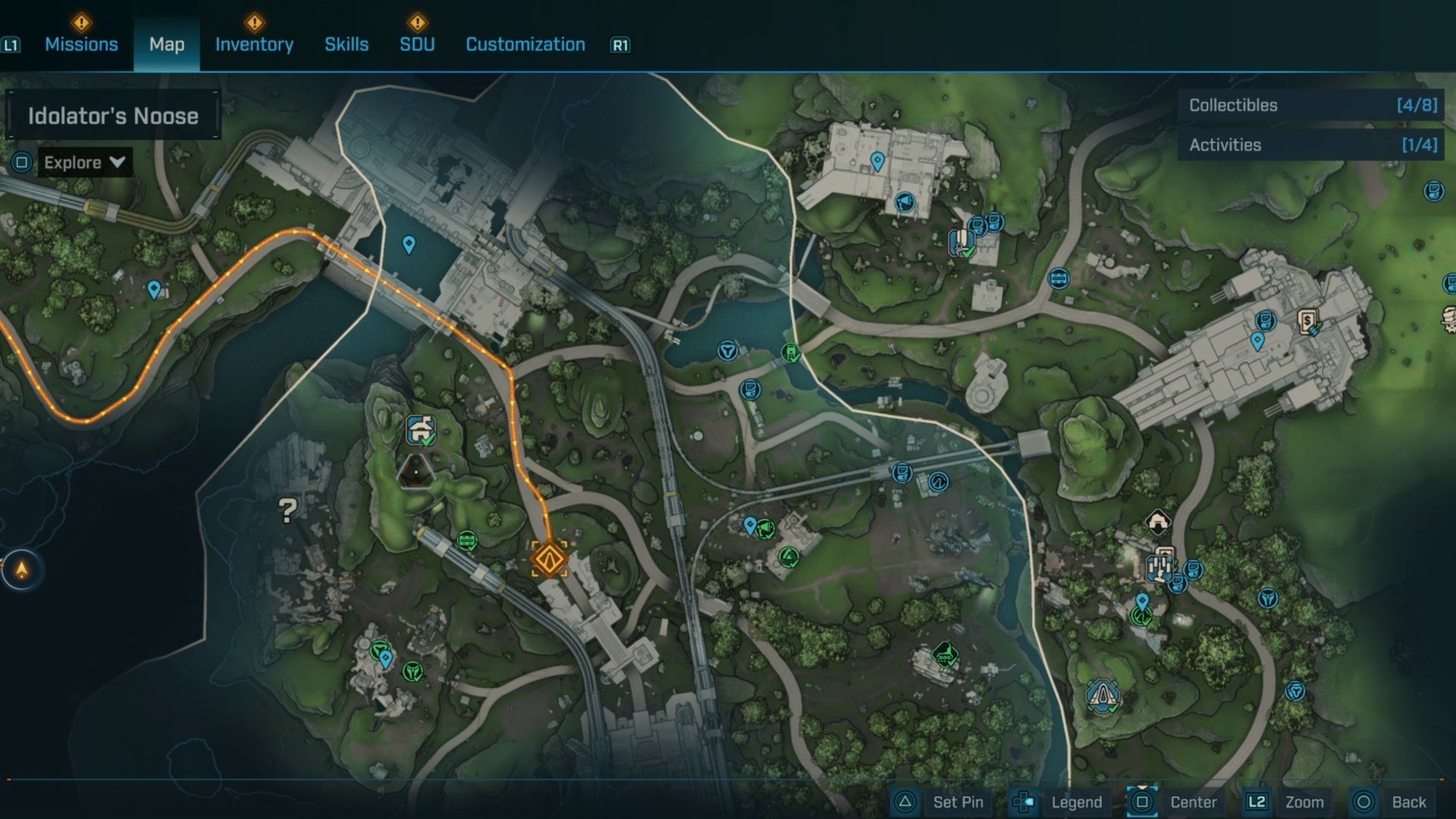
Task: Open the Inventory tab
Action: pos(254,44)
